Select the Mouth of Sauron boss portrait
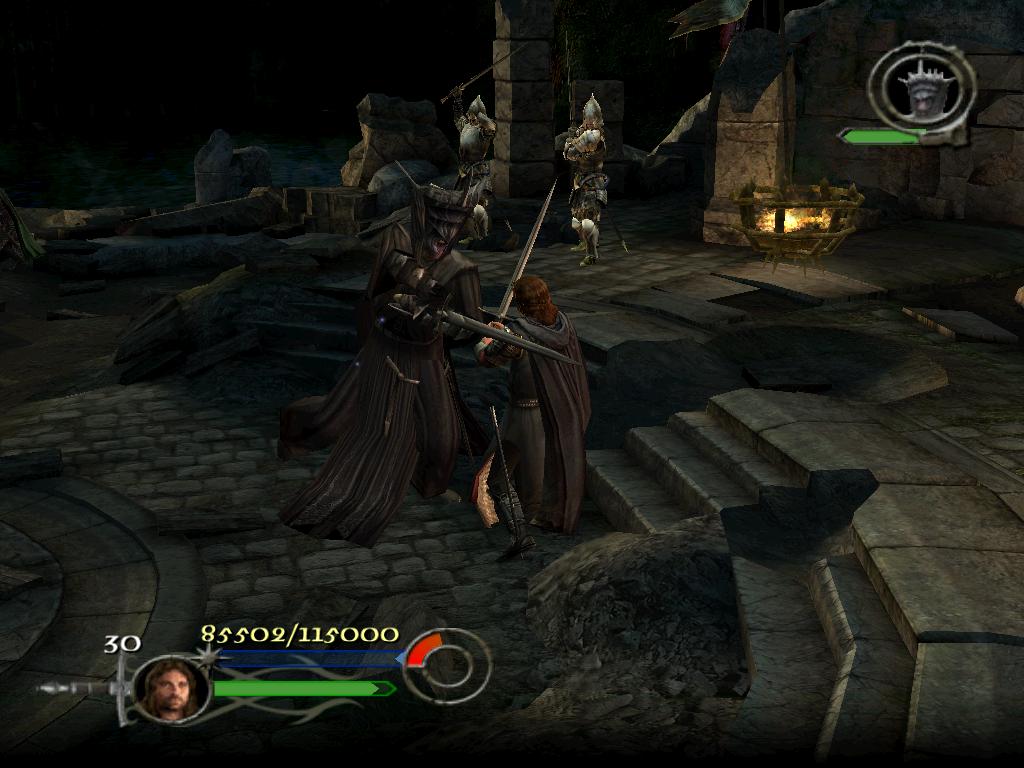This screenshot has width=1024, height=768. [922, 88]
